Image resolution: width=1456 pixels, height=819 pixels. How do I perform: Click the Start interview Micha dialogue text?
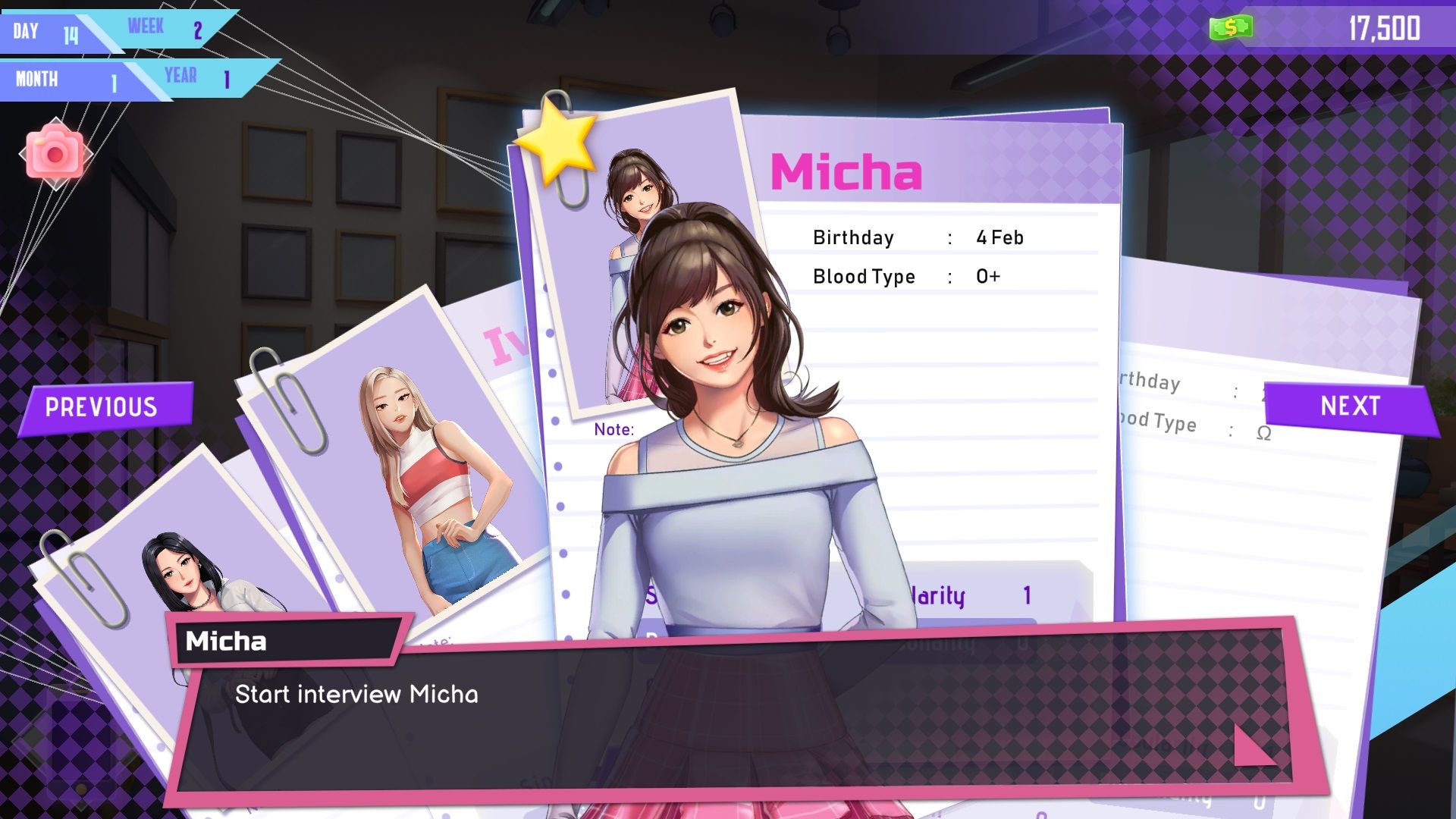pyautogui.click(x=356, y=693)
